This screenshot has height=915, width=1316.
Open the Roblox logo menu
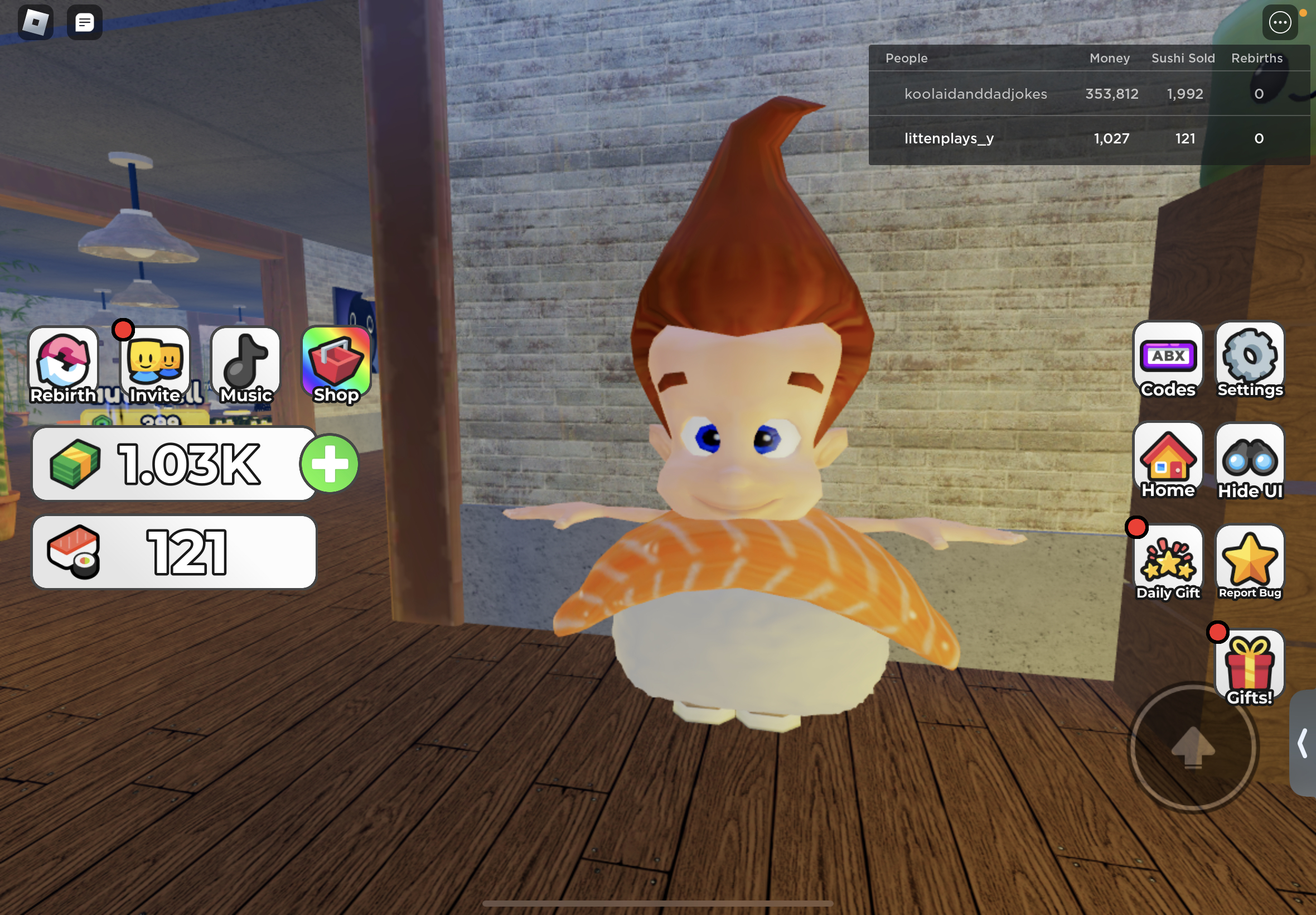[x=36, y=23]
